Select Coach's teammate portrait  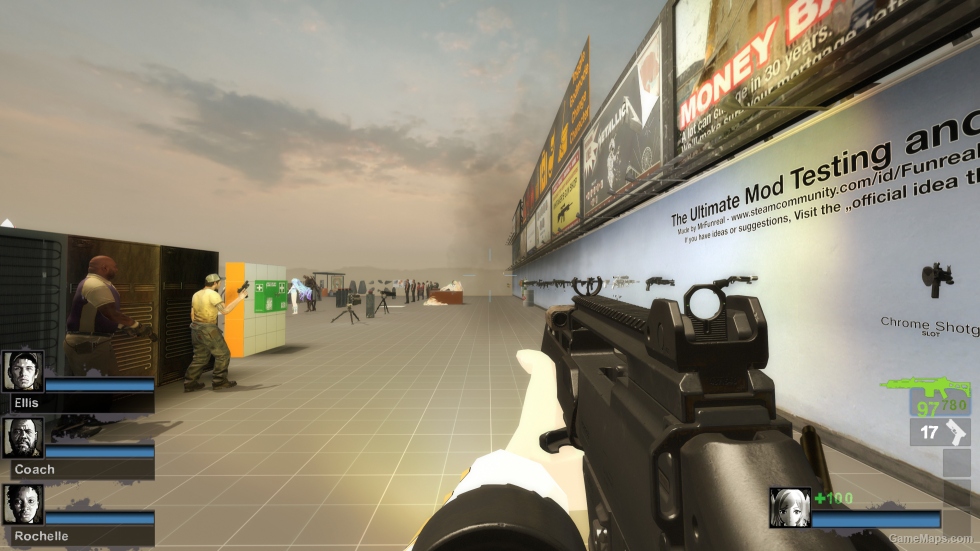click(22, 438)
